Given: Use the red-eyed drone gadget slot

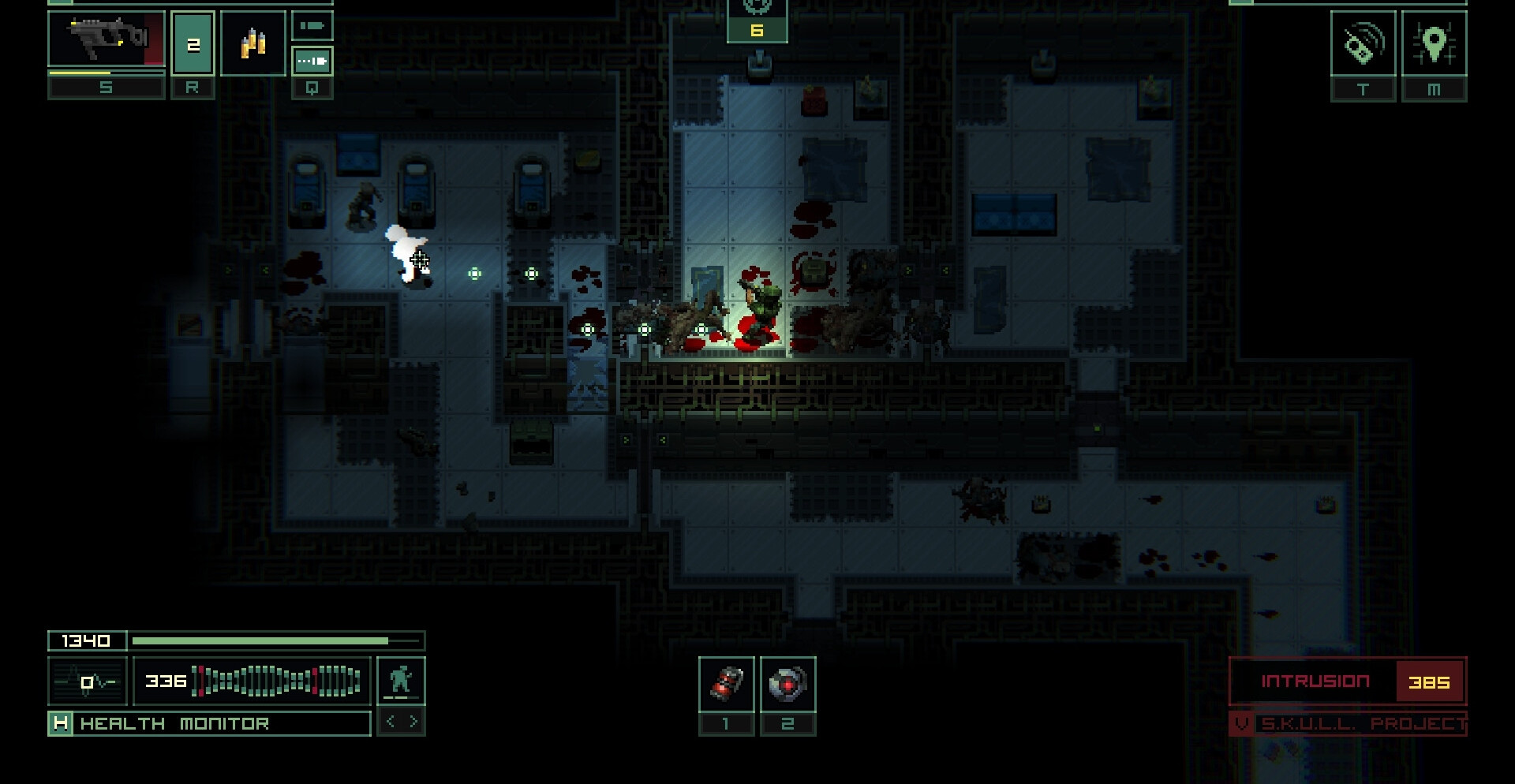Looking at the screenshot, I should [x=787, y=683].
